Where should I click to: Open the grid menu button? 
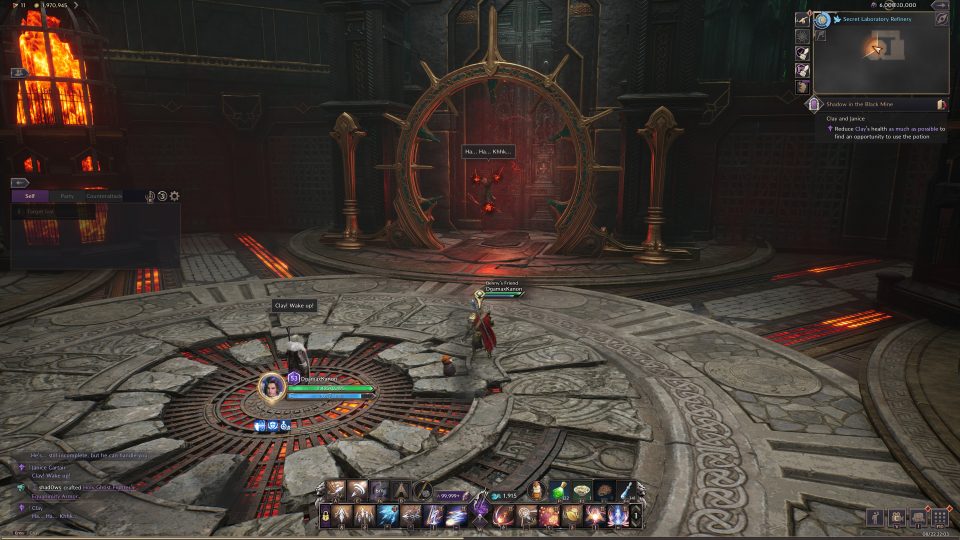[x=939, y=517]
